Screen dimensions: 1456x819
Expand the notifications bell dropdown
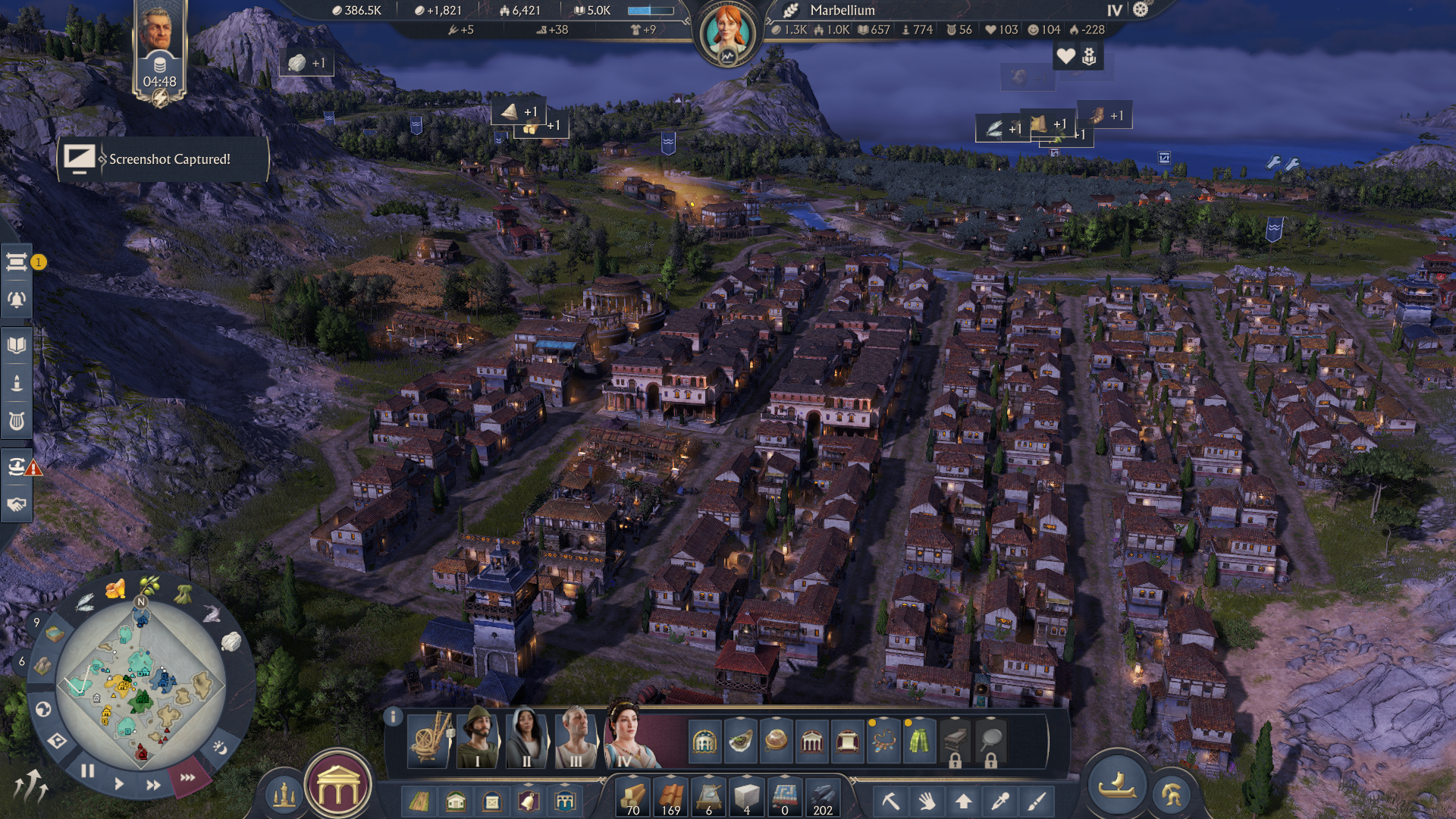pos(17,300)
